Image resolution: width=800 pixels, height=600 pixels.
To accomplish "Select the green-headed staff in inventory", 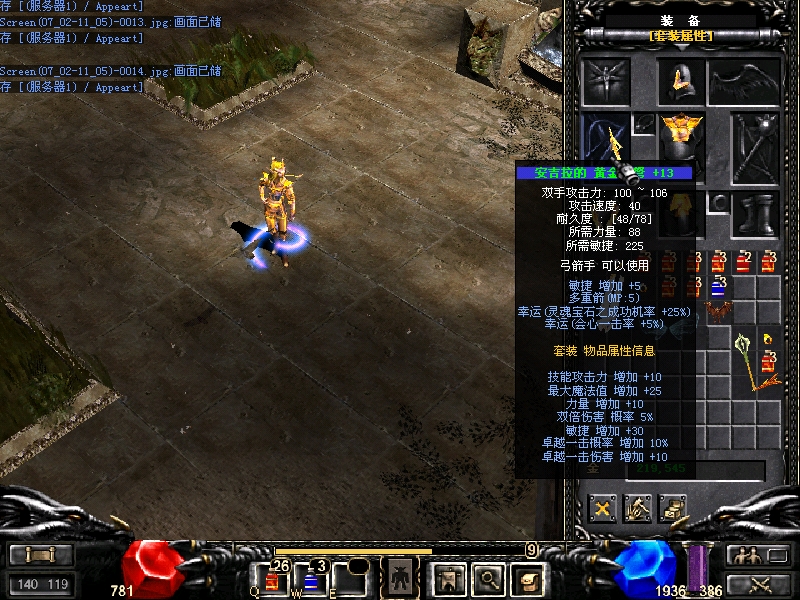I will (750, 358).
